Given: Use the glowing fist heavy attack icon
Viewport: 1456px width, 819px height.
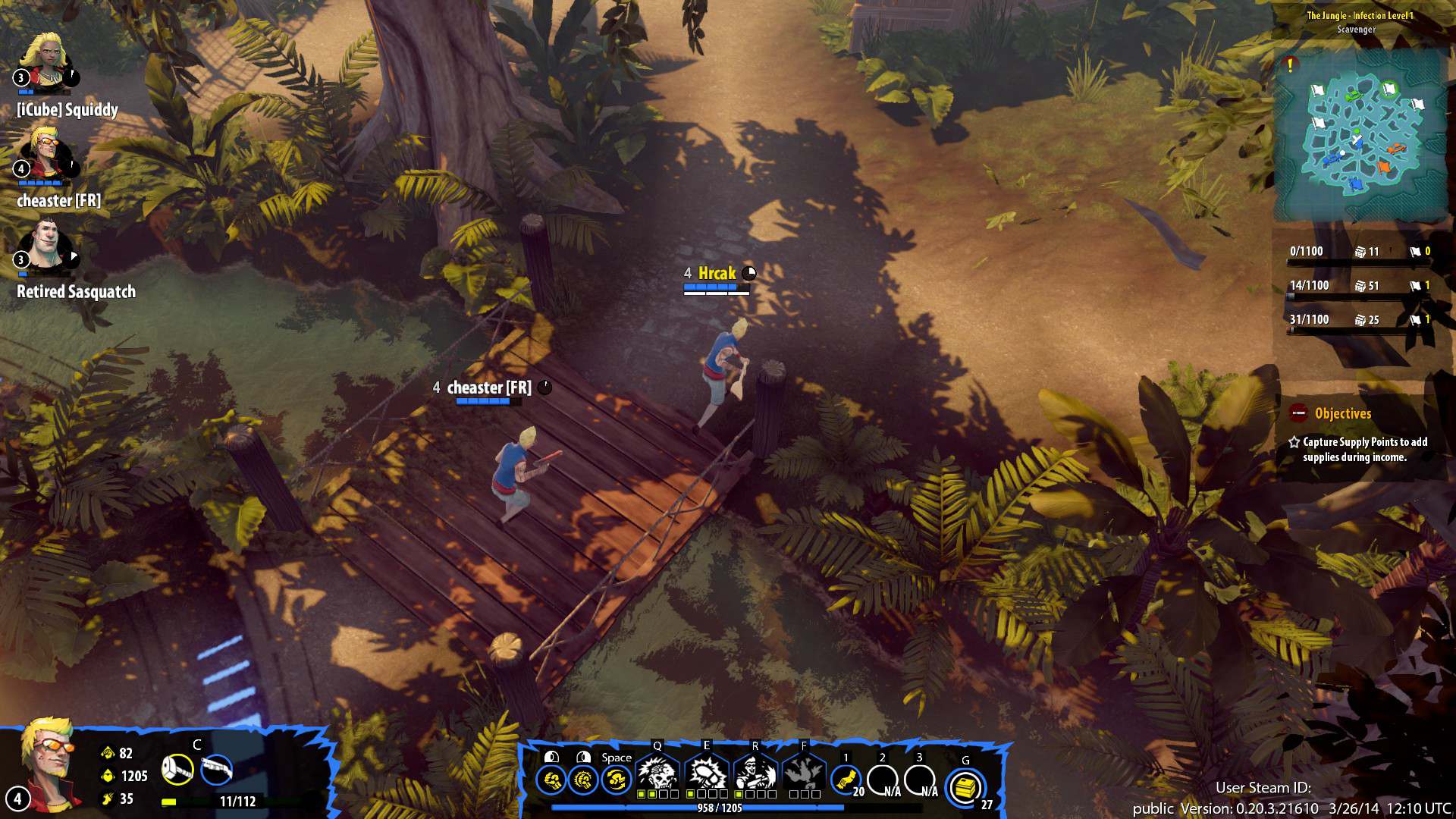Looking at the screenshot, I should (583, 780).
